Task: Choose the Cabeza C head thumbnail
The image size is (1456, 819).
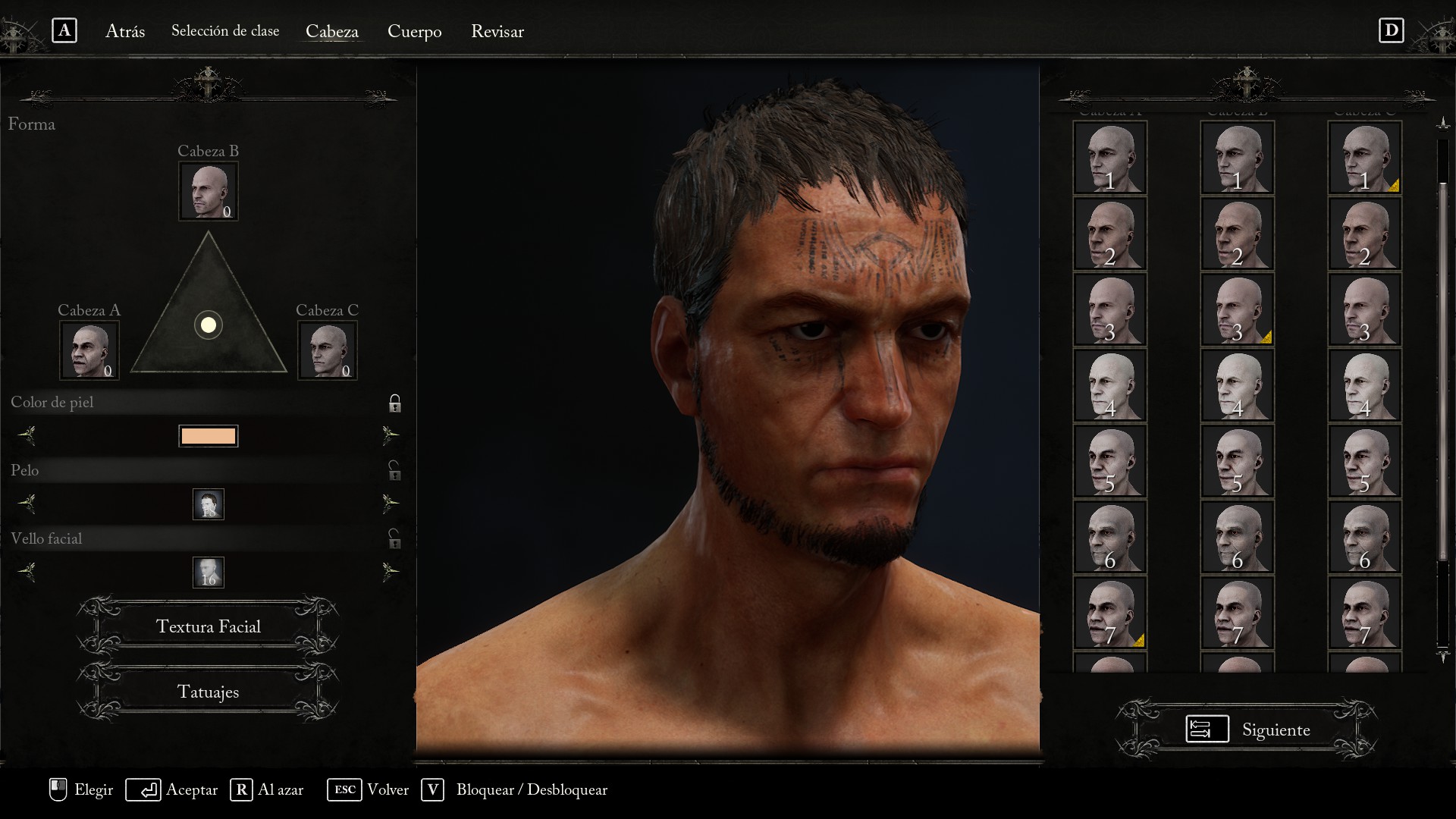Action: click(328, 350)
